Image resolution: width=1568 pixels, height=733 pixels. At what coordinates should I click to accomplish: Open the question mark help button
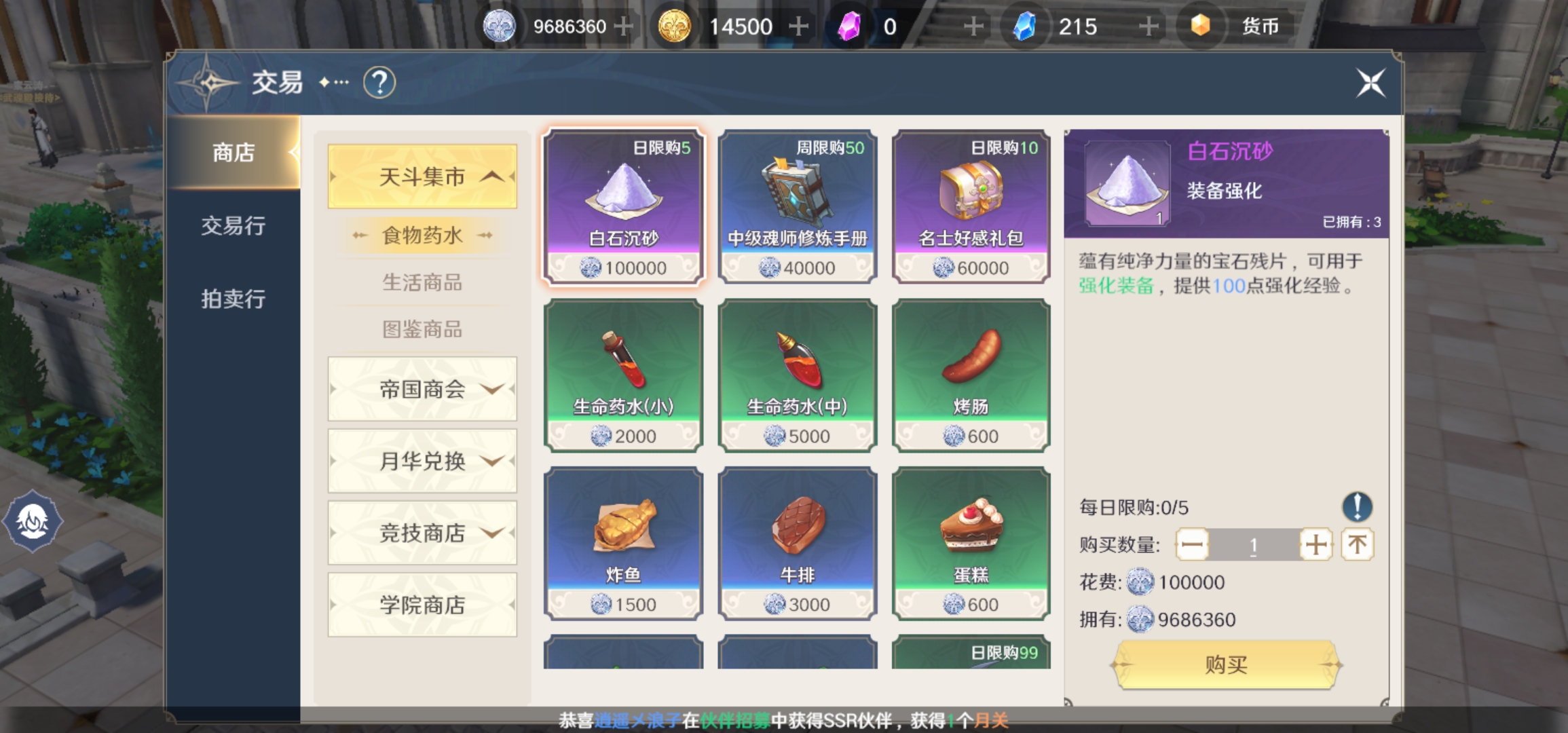coord(379,83)
